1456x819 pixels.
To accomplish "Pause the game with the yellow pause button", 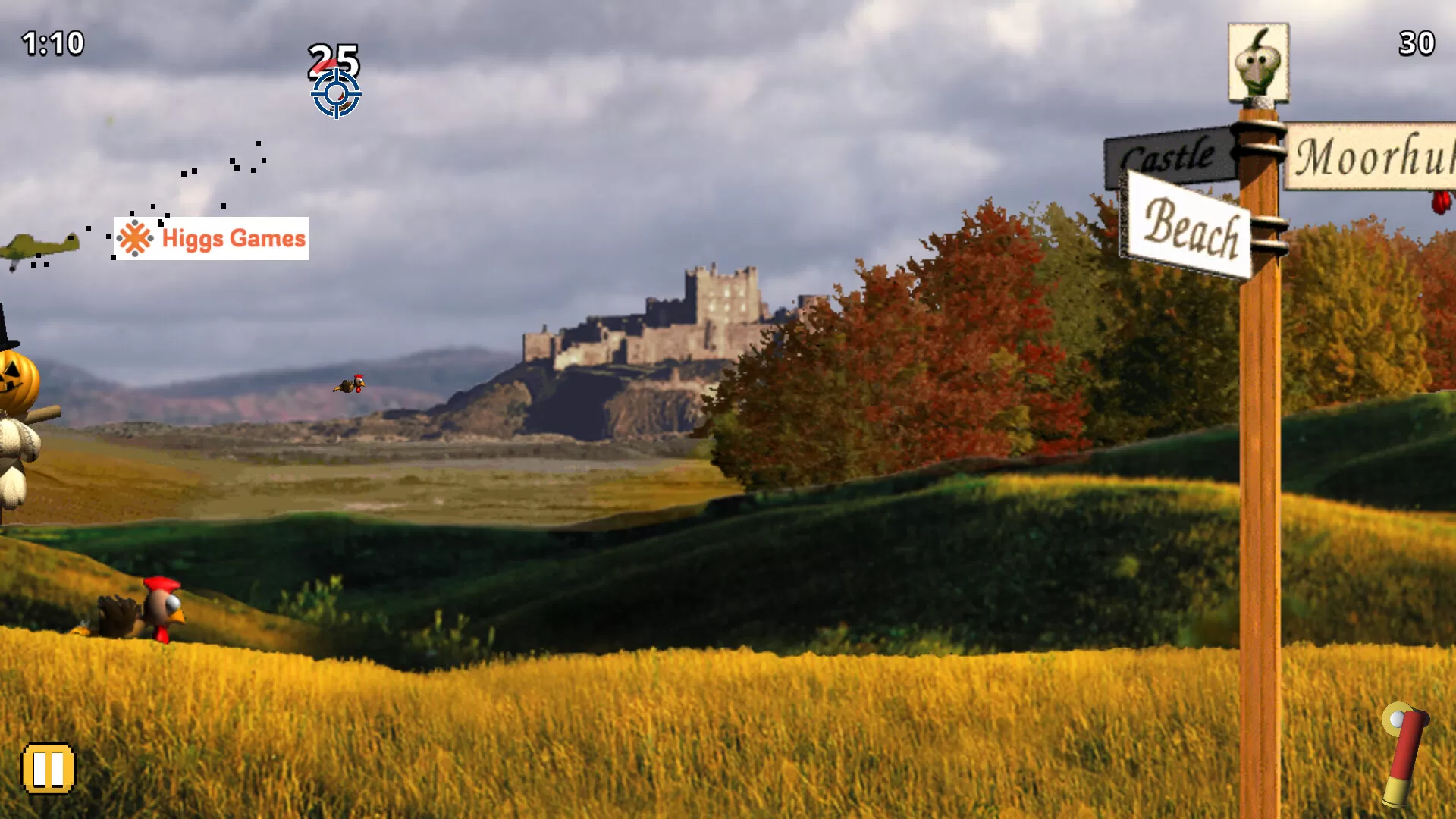I will tap(48, 769).
